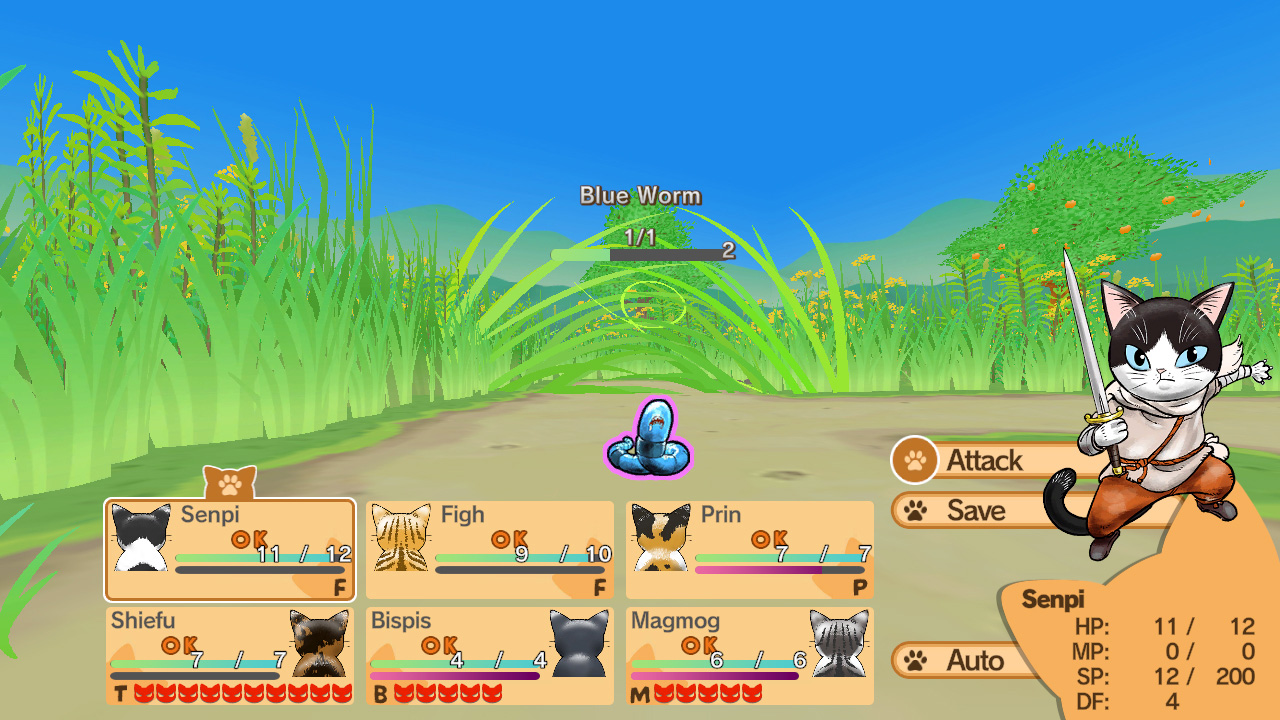Screen dimensions: 1280x720
Task: Target the Blue Worm enemy
Action: [x=649, y=440]
